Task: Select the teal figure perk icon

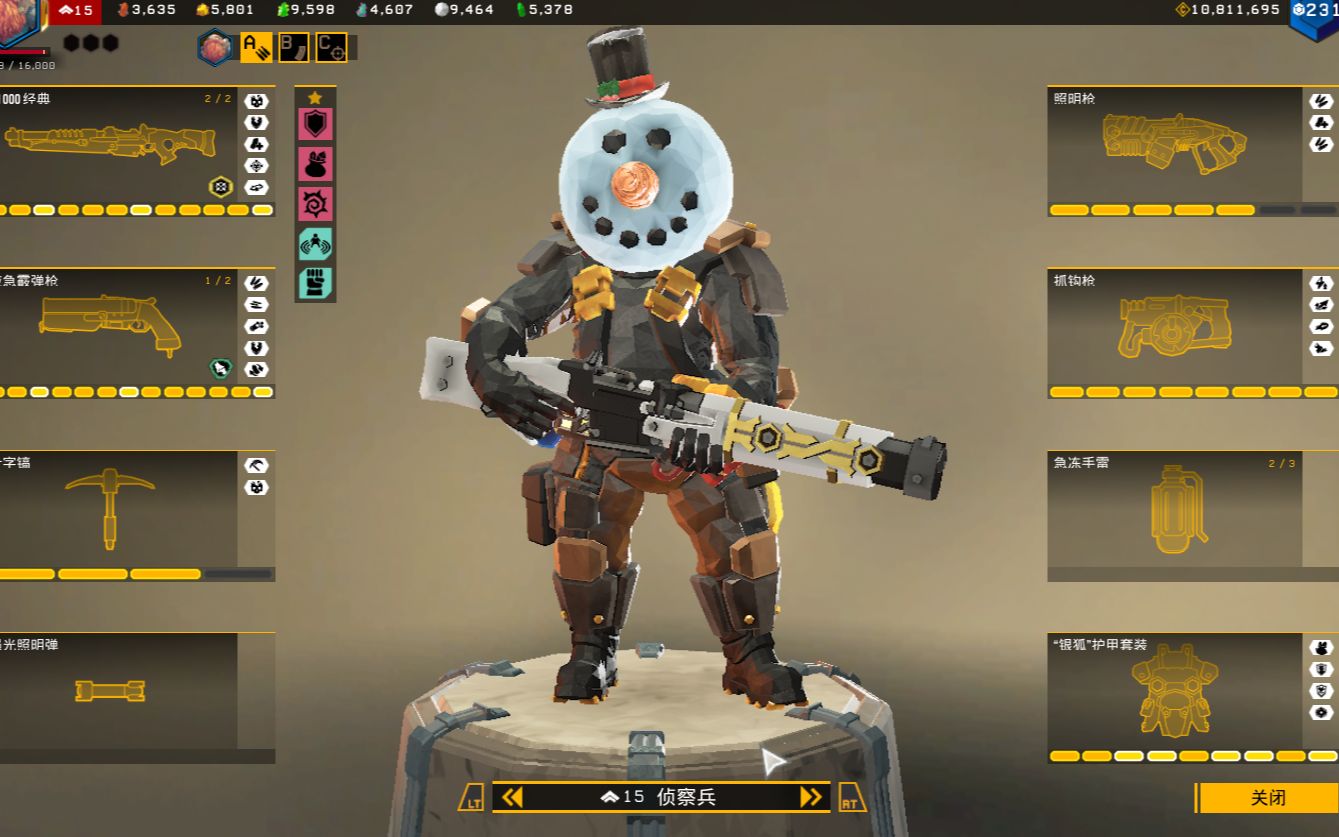Action: pyautogui.click(x=315, y=244)
